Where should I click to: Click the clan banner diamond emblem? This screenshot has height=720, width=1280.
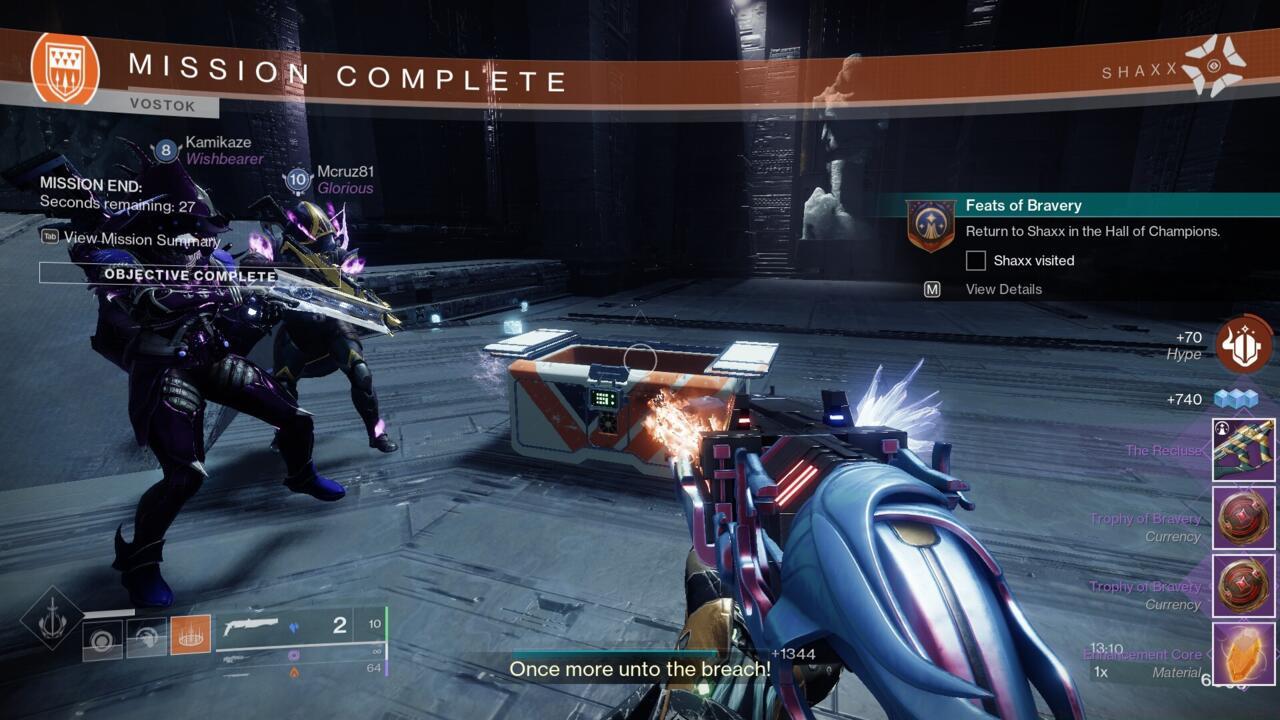point(50,614)
